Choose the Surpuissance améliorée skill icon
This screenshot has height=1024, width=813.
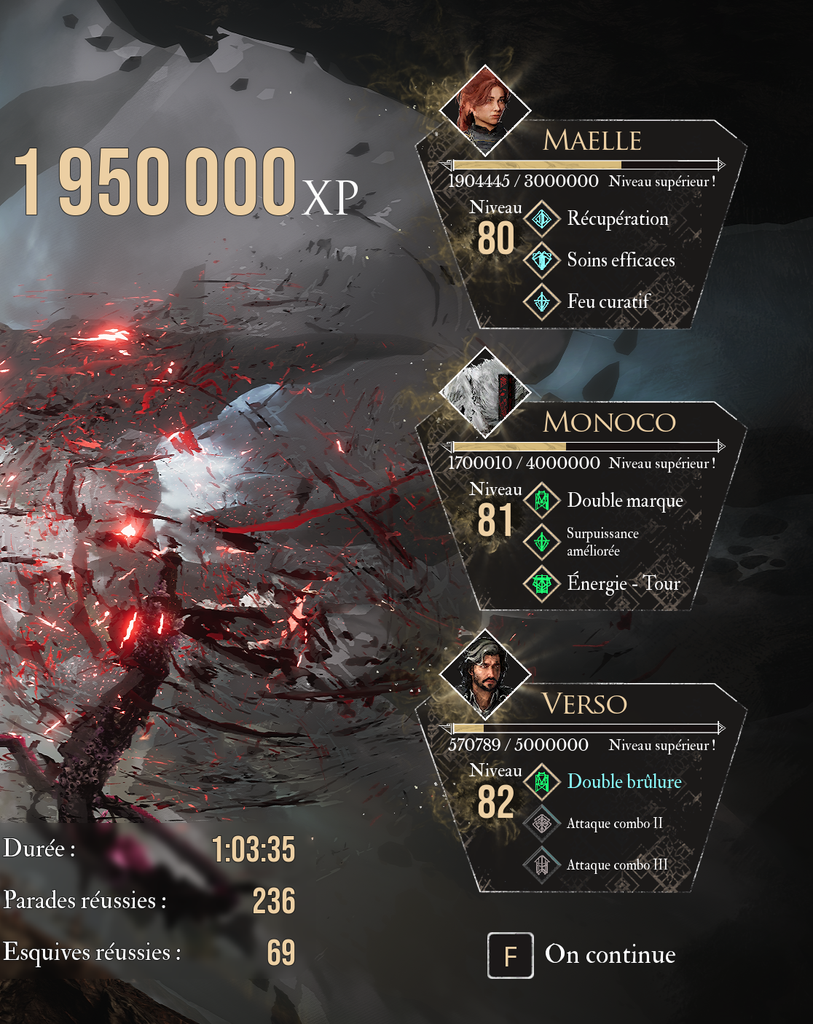(542, 542)
